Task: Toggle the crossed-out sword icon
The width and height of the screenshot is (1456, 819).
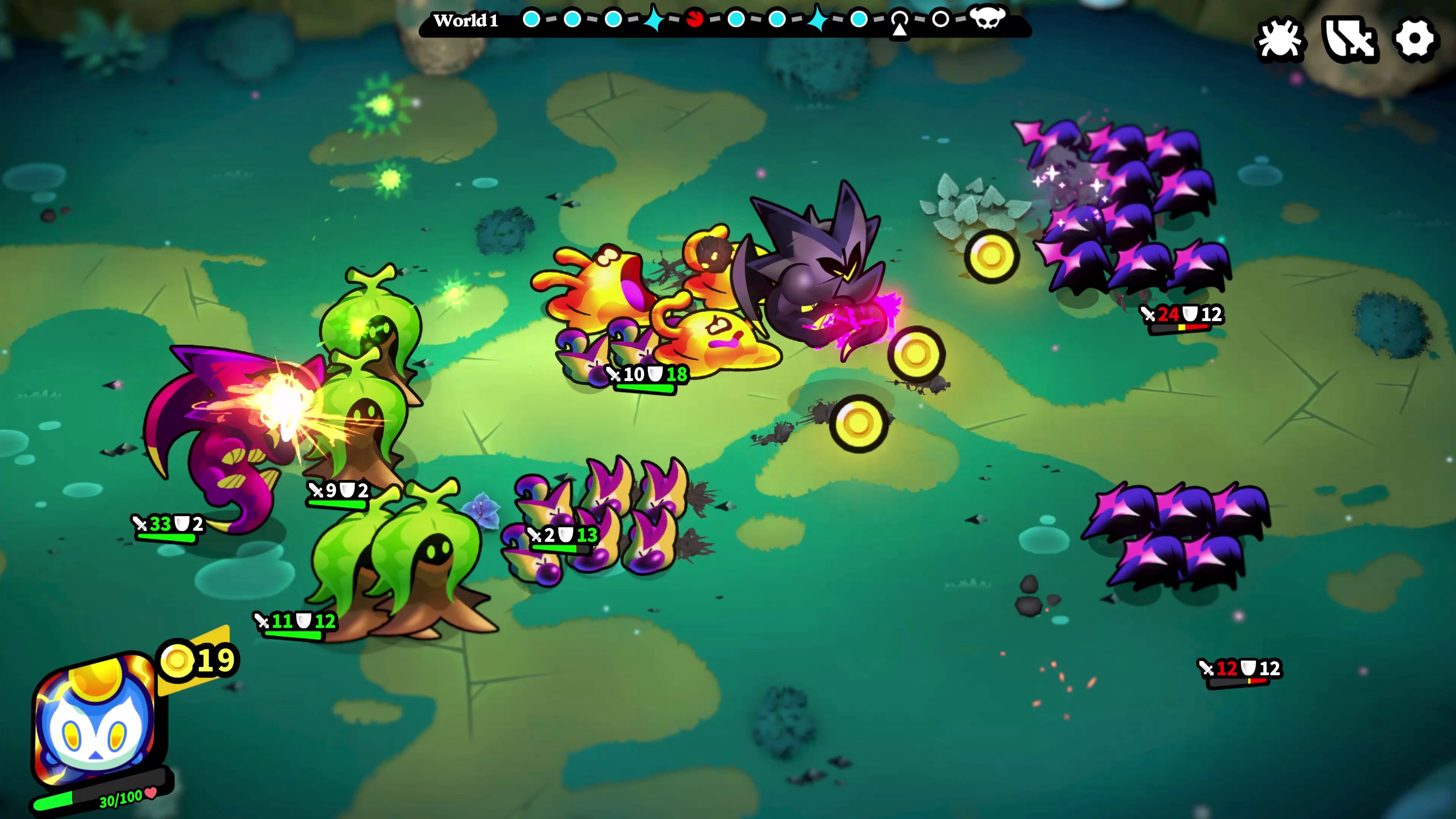Action: (x=1349, y=39)
